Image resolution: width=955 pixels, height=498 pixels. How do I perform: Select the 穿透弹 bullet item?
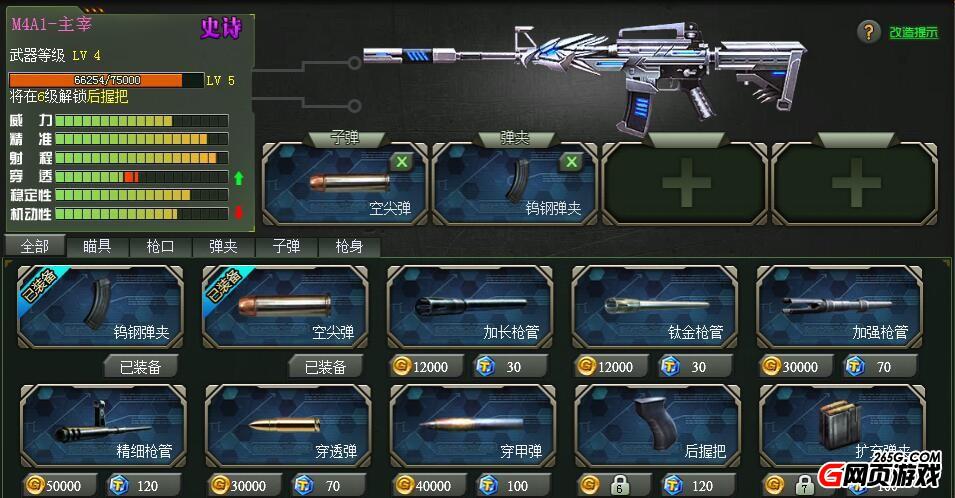[287, 426]
